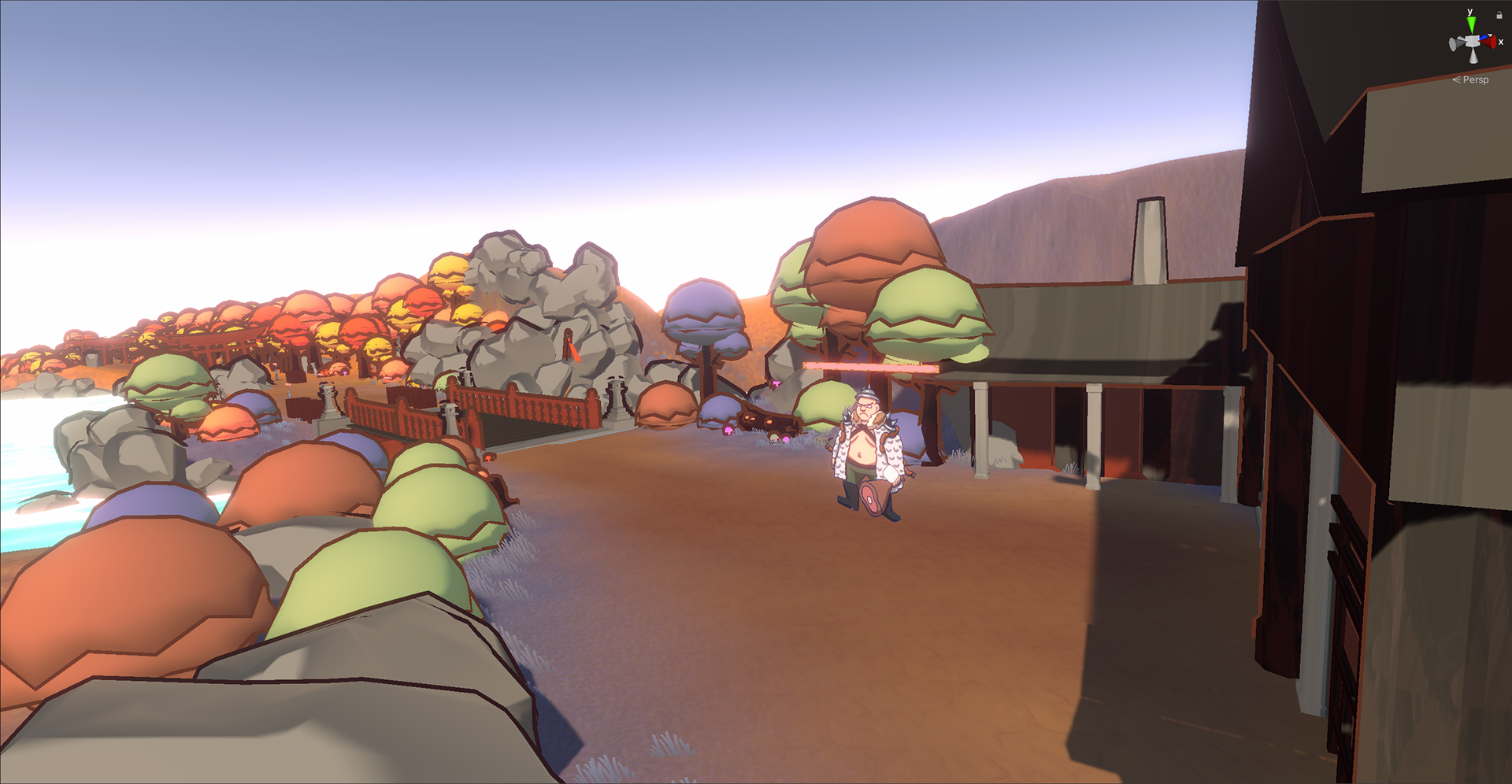This screenshot has width=1512, height=784.
Task: Open the gizmo axis menu via the x label
Action: tap(1500, 42)
